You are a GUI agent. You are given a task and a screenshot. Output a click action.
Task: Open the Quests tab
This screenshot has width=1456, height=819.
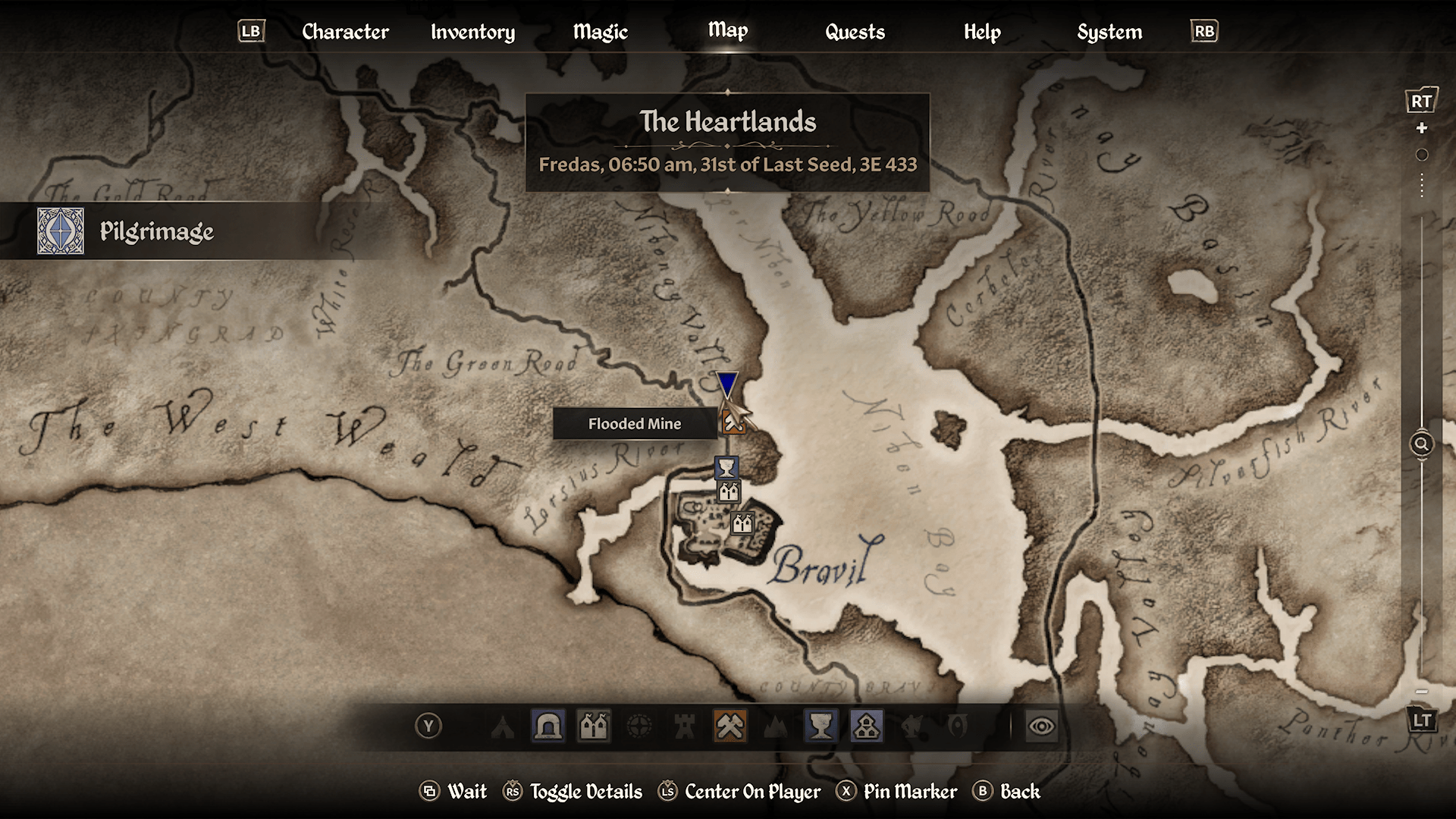click(x=855, y=32)
